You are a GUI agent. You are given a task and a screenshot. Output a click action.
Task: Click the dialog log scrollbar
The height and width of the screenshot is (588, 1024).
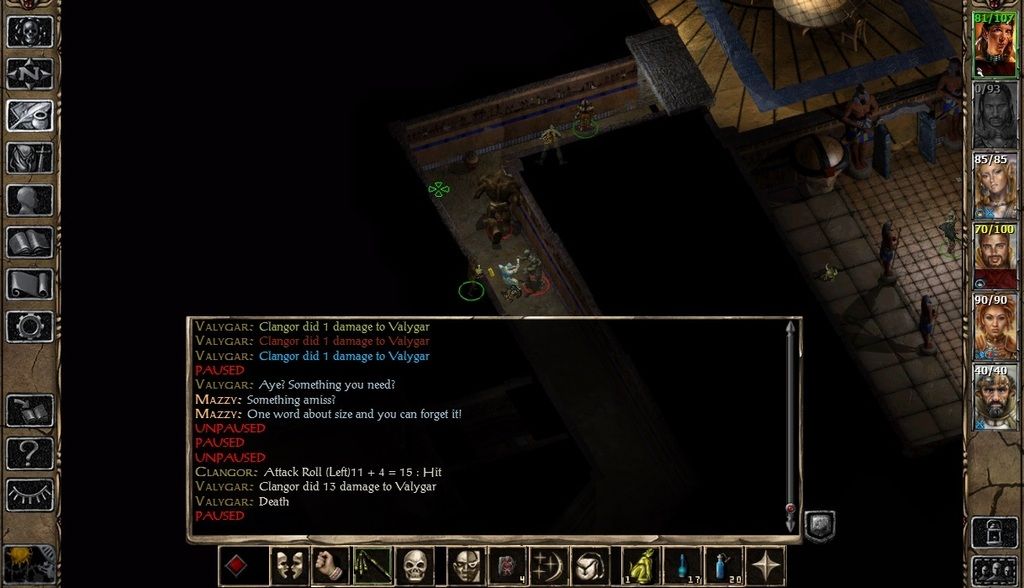coord(790,420)
